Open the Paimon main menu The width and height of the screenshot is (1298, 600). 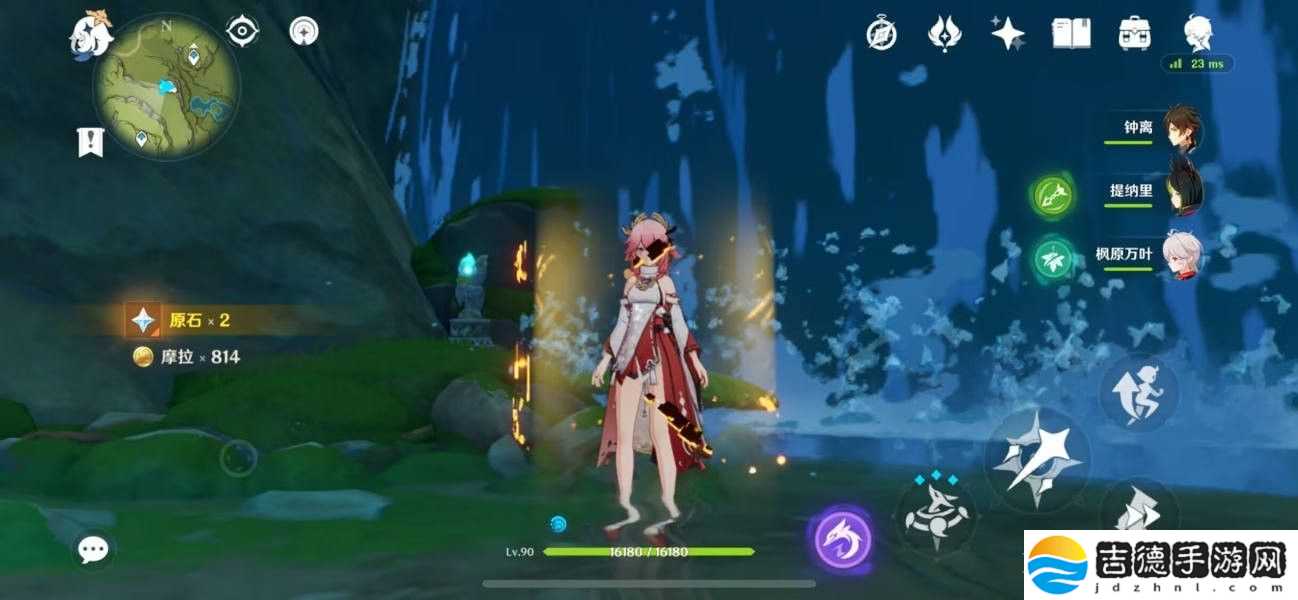[90, 34]
